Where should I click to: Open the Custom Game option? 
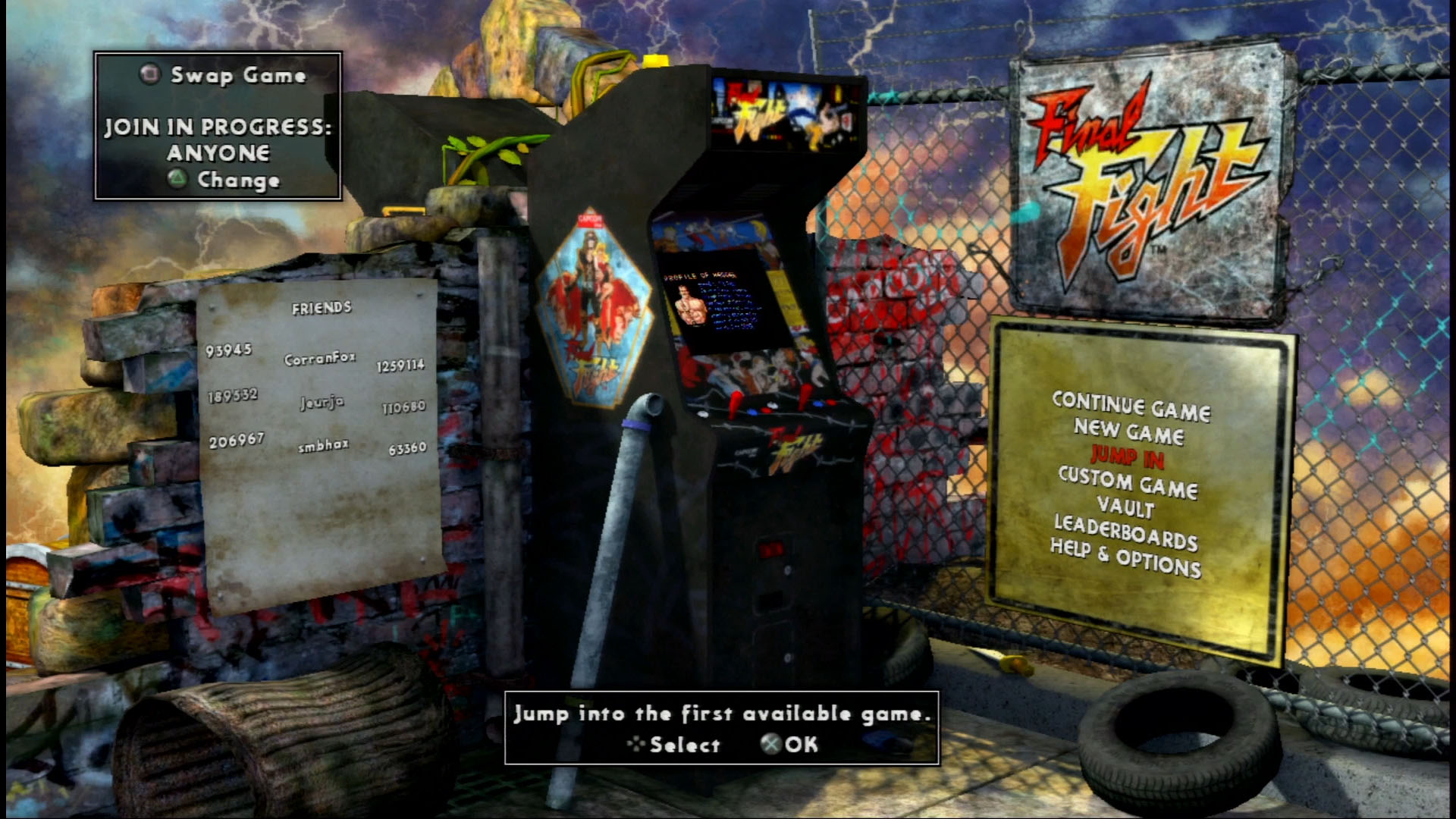click(x=1128, y=482)
